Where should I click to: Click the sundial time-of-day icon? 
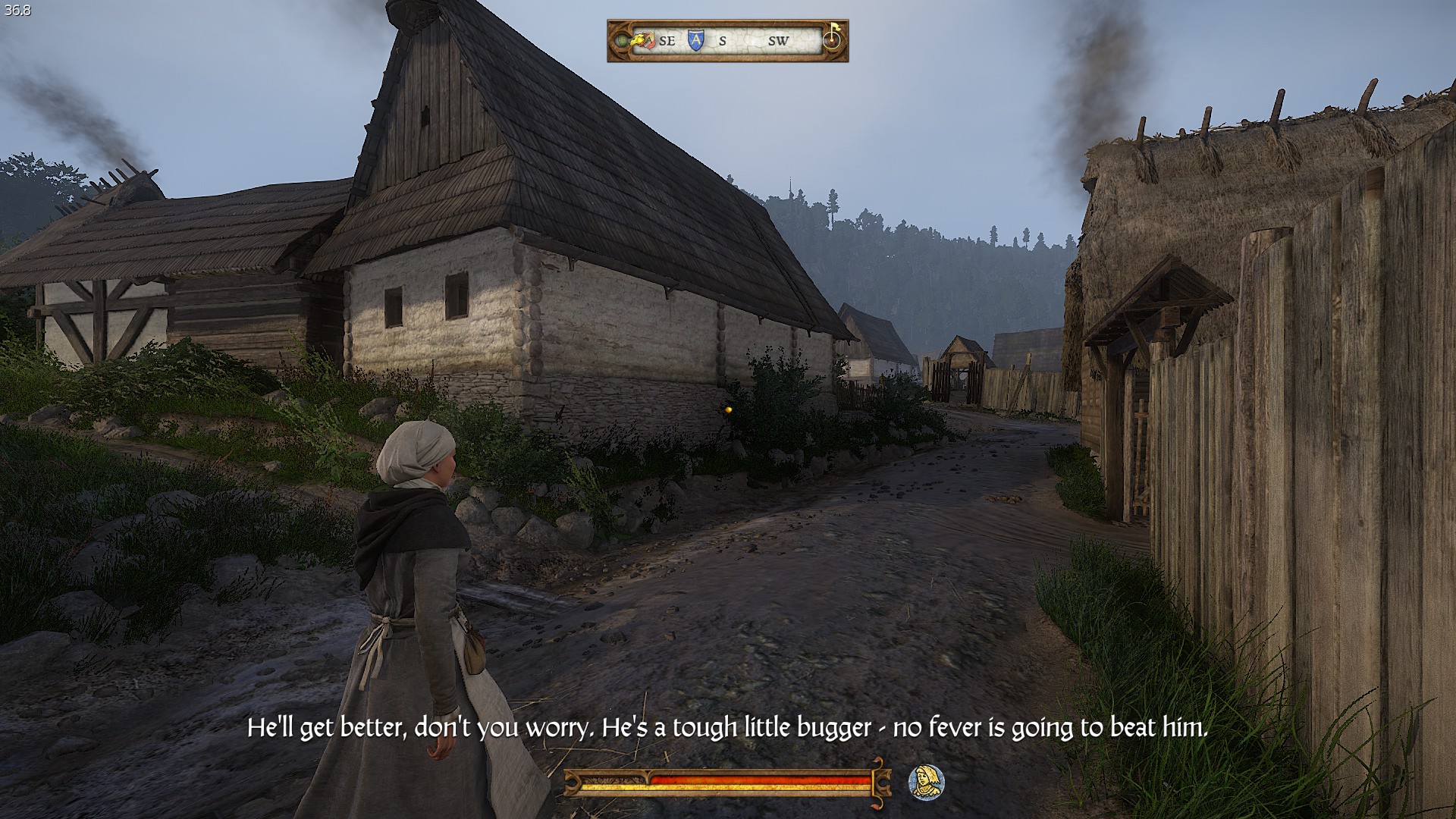833,38
